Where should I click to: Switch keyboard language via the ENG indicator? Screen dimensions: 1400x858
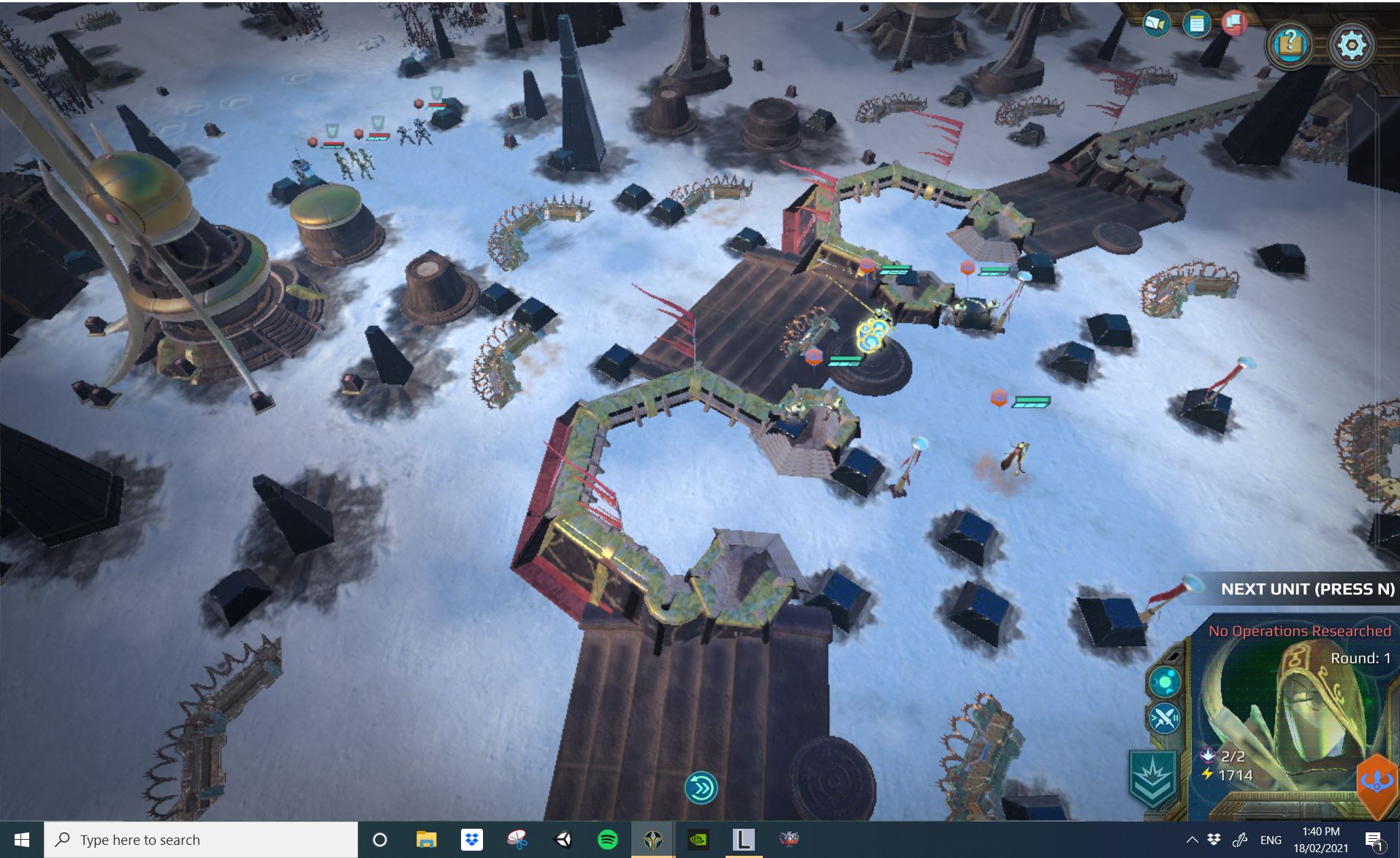pyautogui.click(x=1273, y=839)
